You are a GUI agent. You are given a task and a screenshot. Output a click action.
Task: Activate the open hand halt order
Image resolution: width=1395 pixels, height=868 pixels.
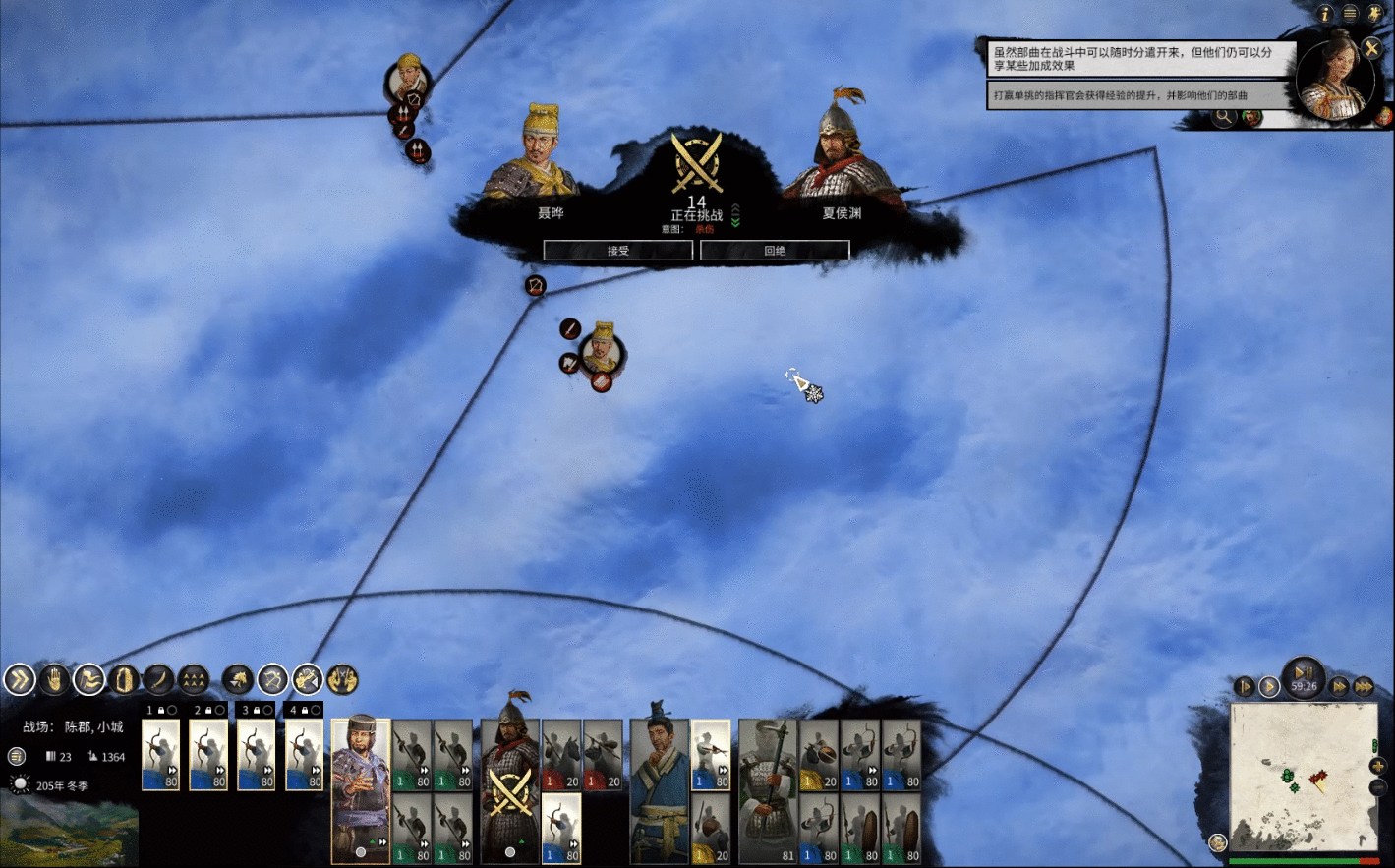(x=54, y=679)
